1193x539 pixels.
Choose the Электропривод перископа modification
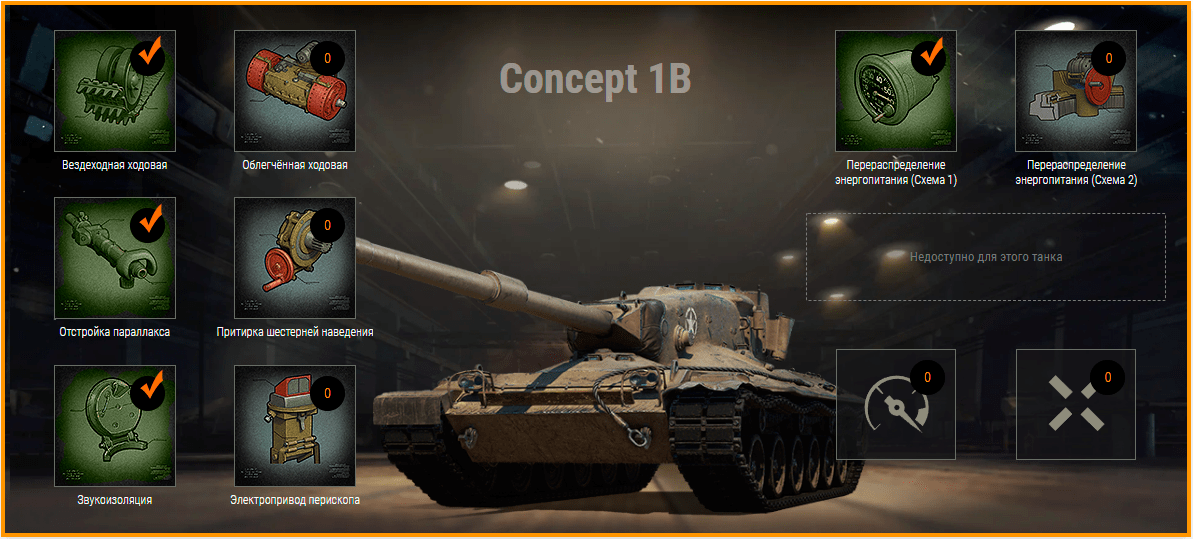295,426
